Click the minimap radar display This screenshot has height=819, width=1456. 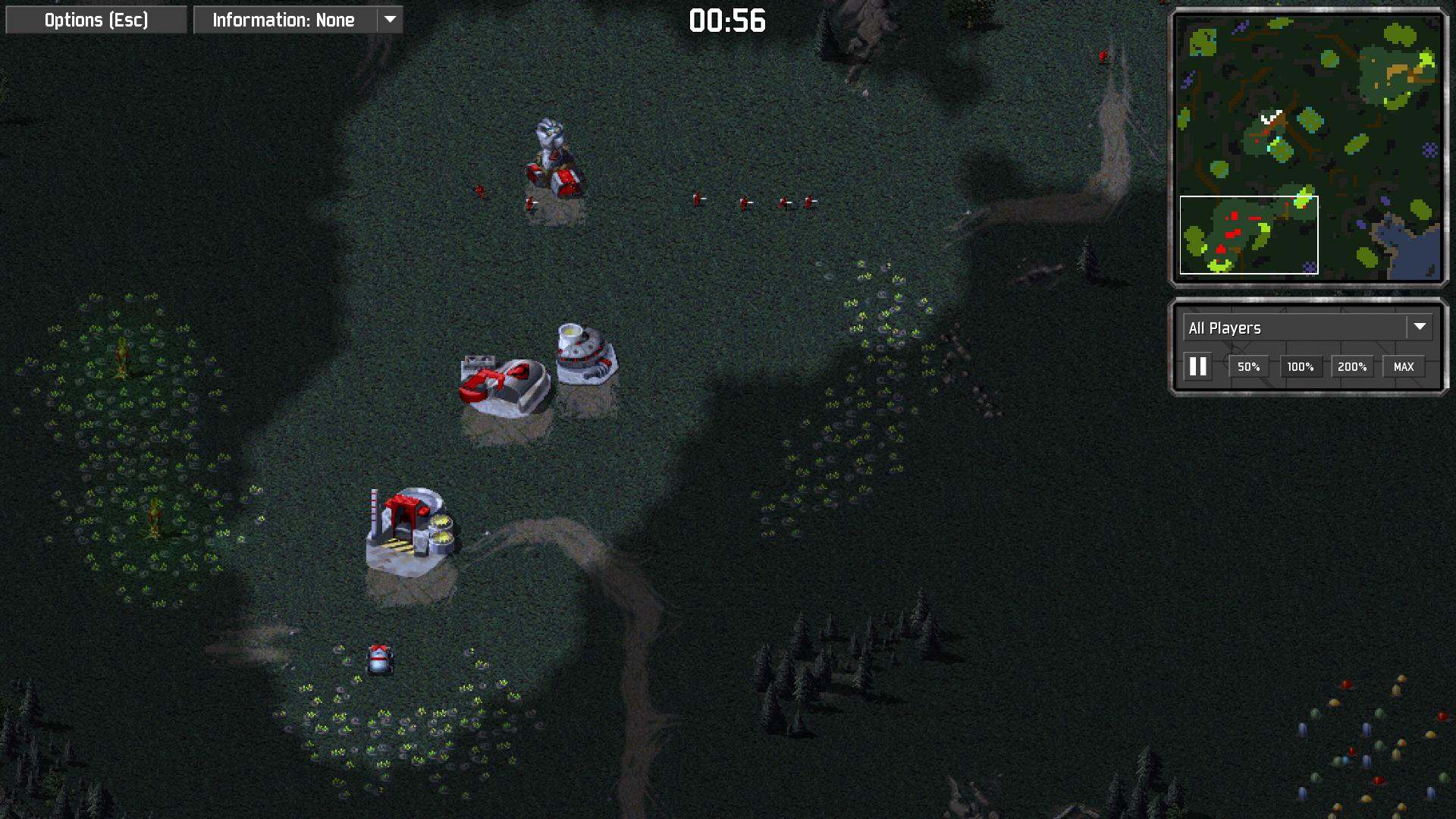[x=1308, y=147]
